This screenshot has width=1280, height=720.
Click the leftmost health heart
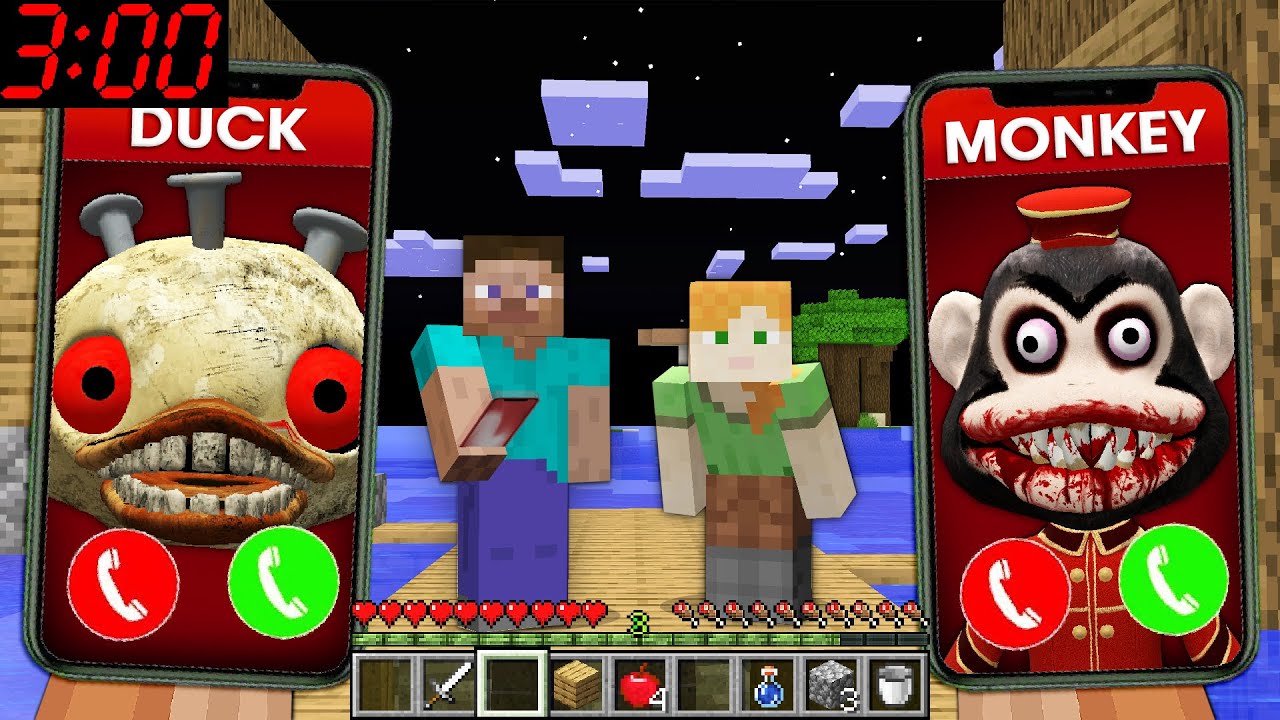click(364, 610)
